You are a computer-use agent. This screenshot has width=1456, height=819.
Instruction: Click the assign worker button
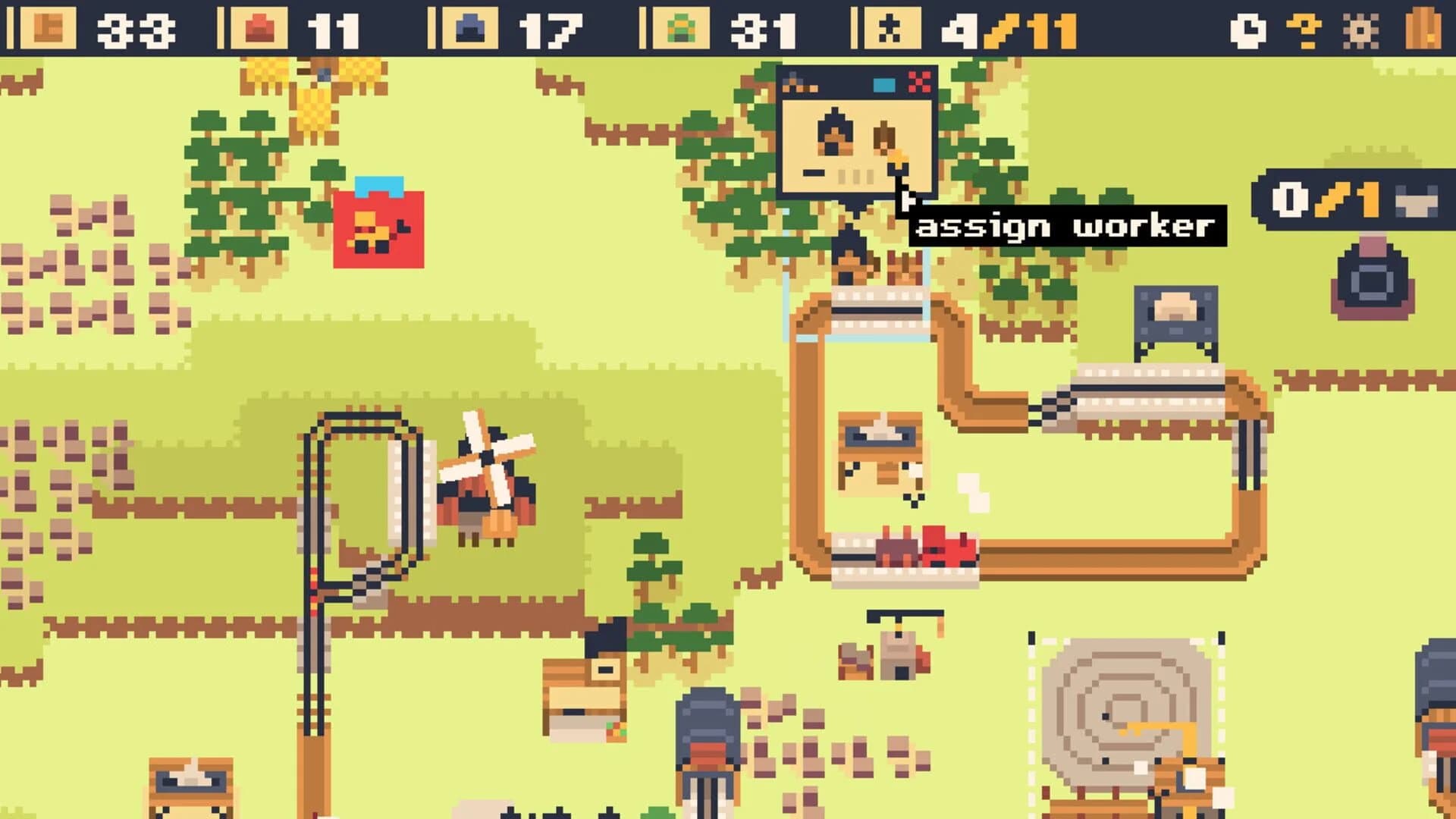[1065, 225]
